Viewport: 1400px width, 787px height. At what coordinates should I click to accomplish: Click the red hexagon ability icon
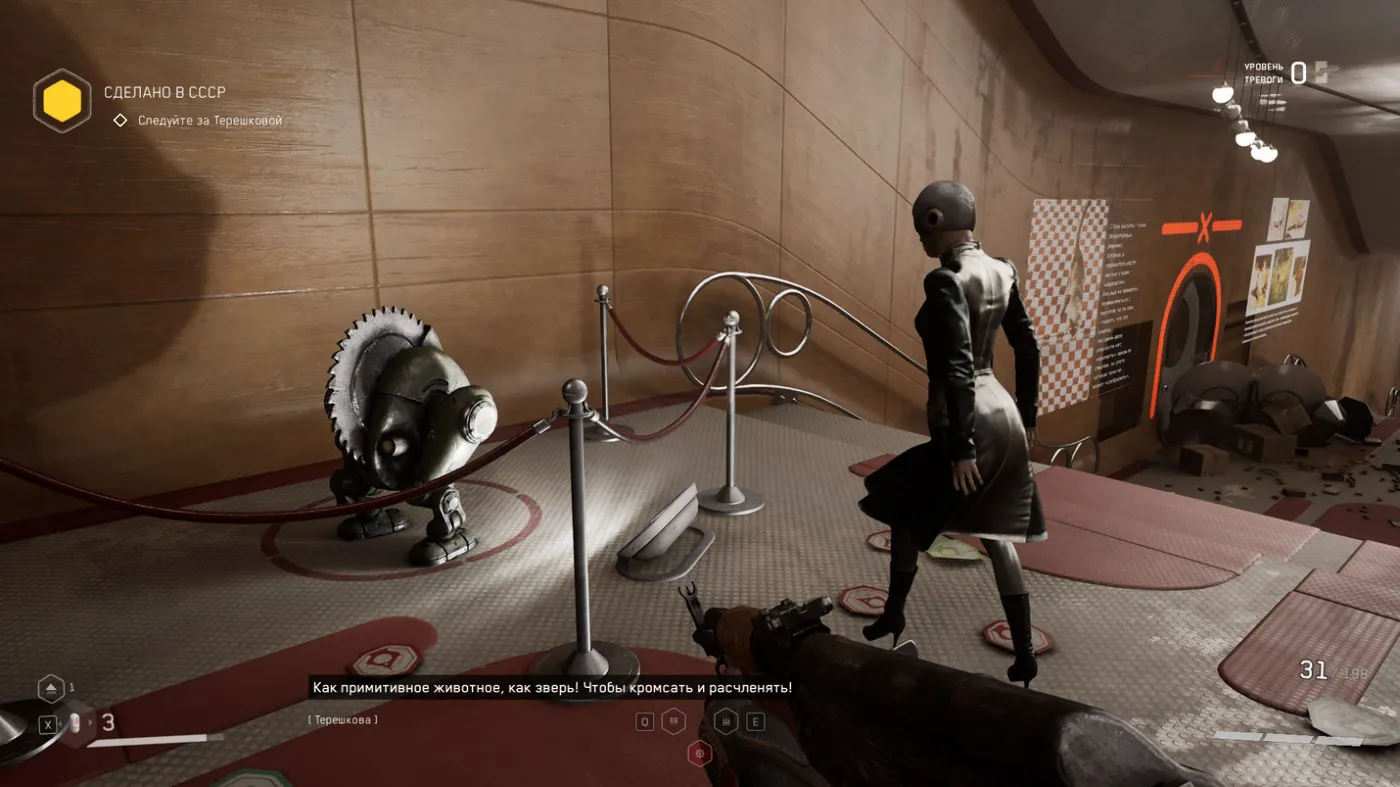[x=700, y=753]
